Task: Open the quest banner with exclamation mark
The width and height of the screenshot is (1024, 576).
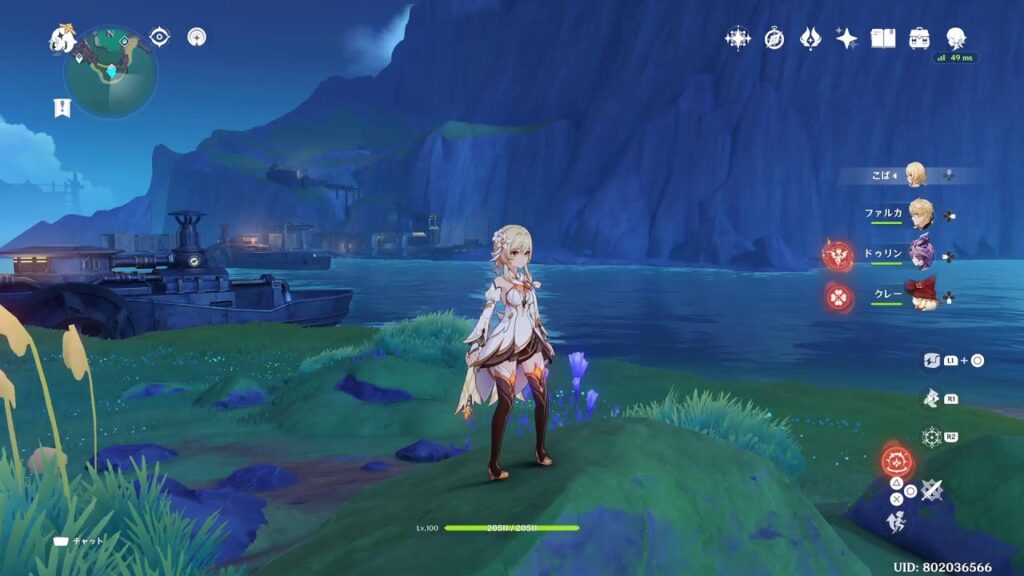Action: (x=62, y=108)
